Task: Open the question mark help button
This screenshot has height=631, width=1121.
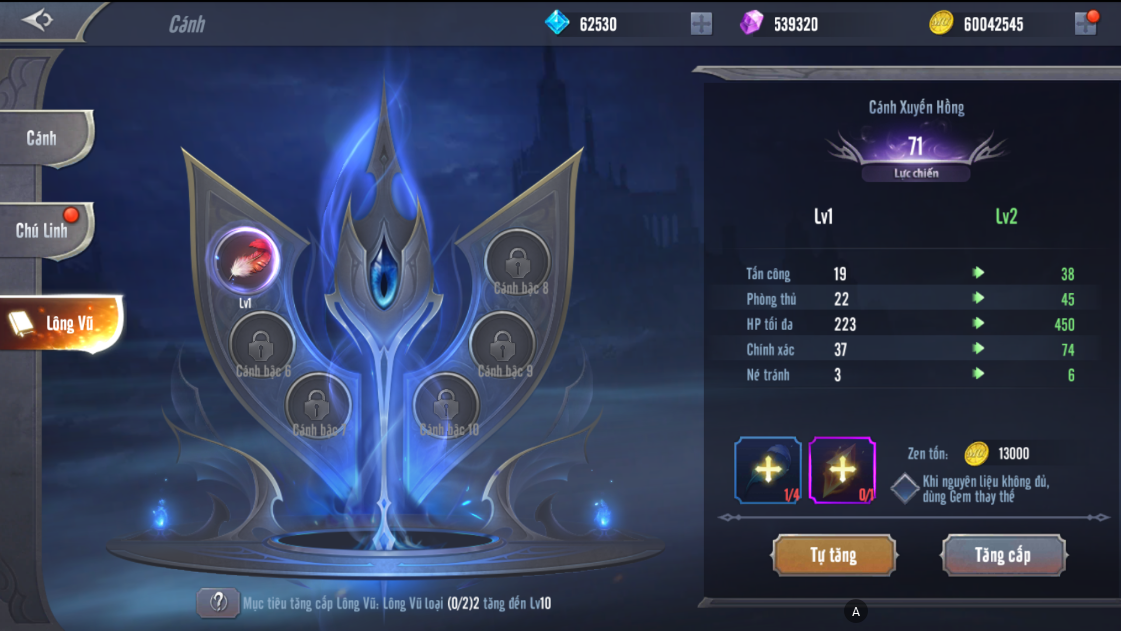Action: click(217, 602)
